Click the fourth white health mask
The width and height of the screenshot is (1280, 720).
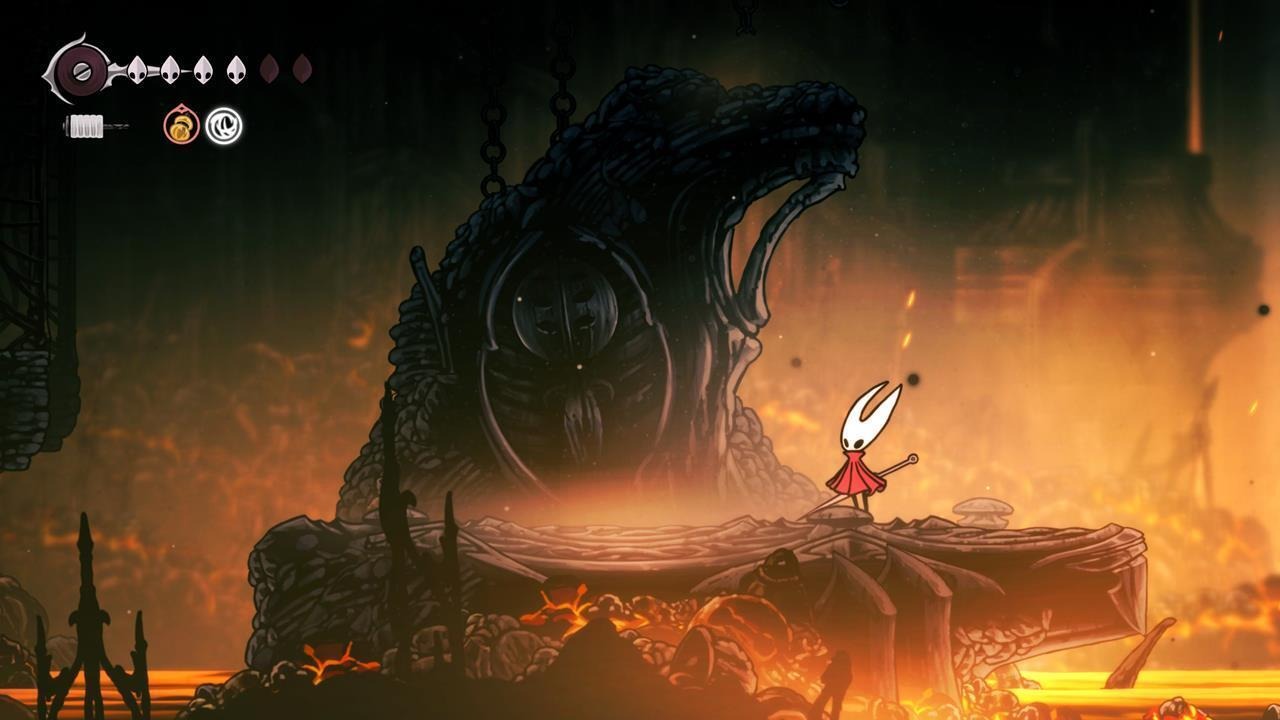(235, 67)
